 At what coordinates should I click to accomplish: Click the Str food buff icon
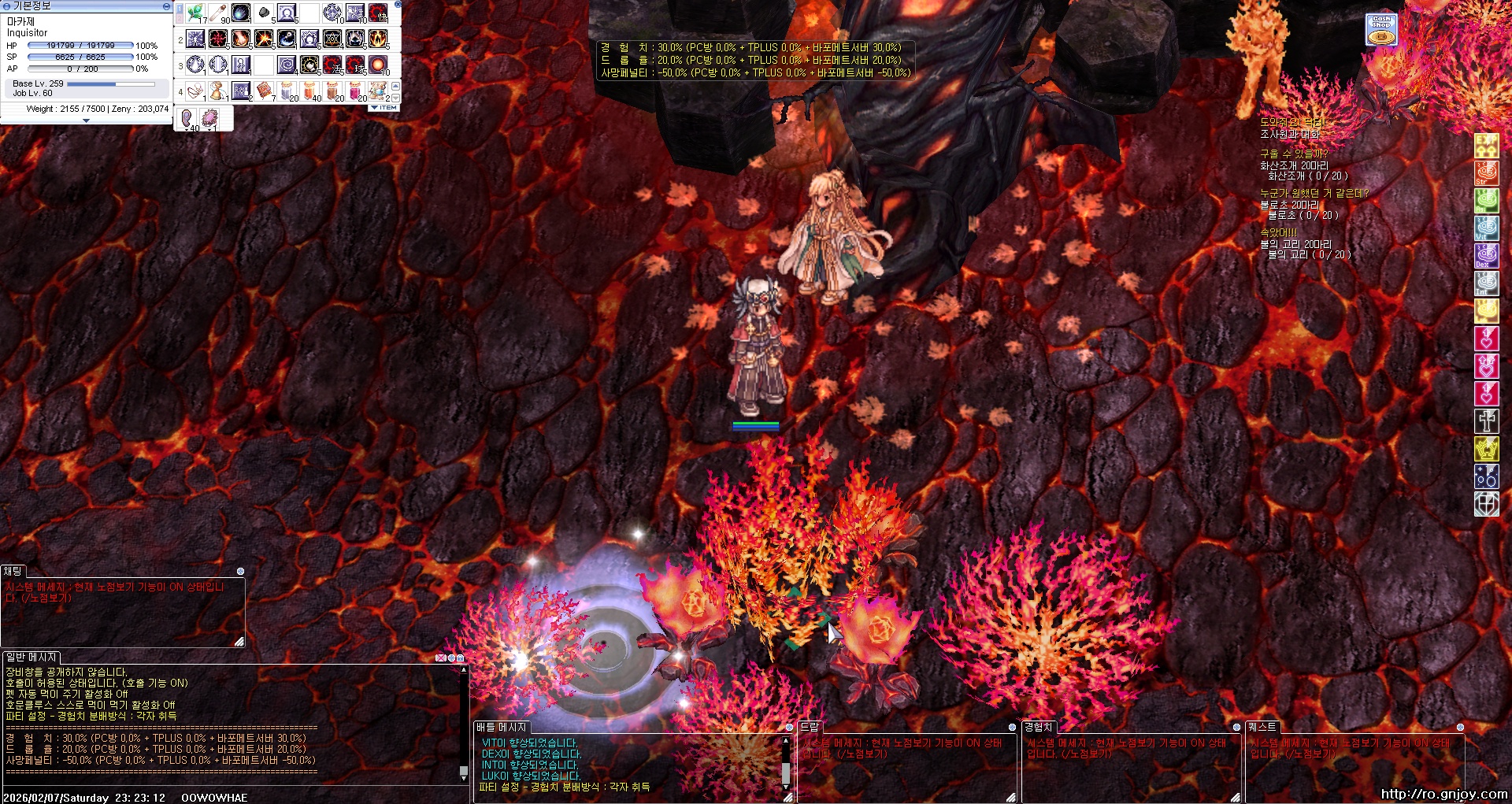(x=1486, y=173)
